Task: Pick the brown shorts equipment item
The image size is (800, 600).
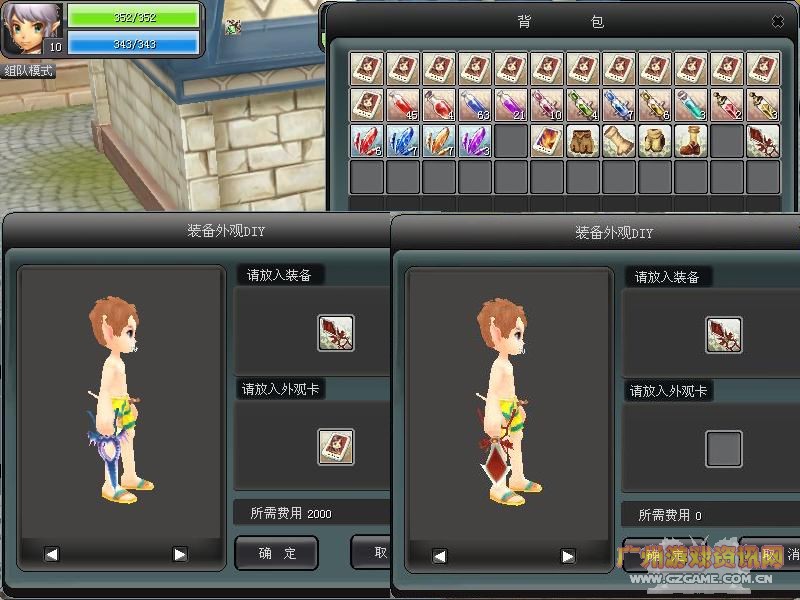Action: click(583, 141)
